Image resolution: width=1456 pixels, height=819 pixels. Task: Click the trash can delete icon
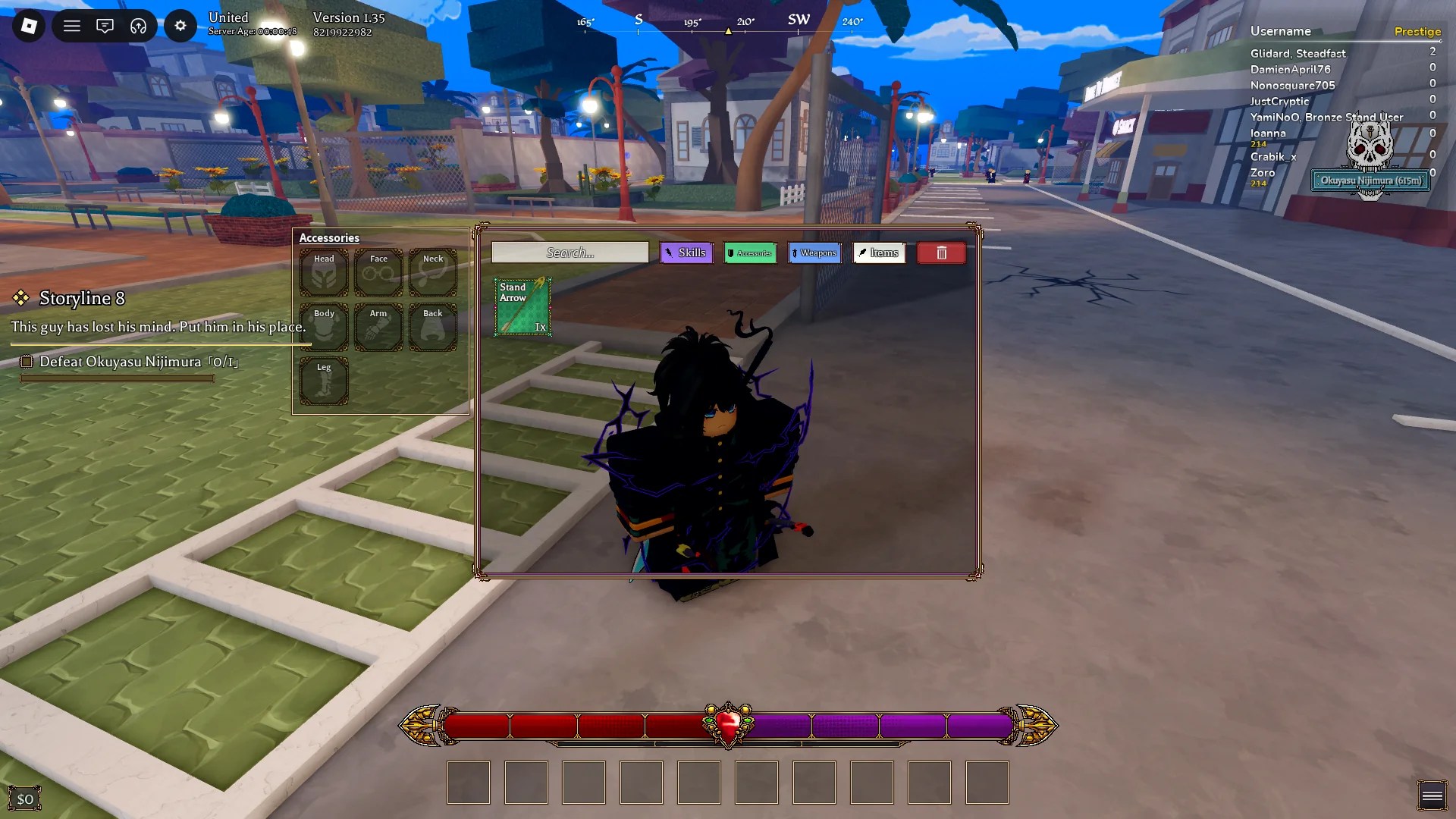pyautogui.click(x=941, y=253)
